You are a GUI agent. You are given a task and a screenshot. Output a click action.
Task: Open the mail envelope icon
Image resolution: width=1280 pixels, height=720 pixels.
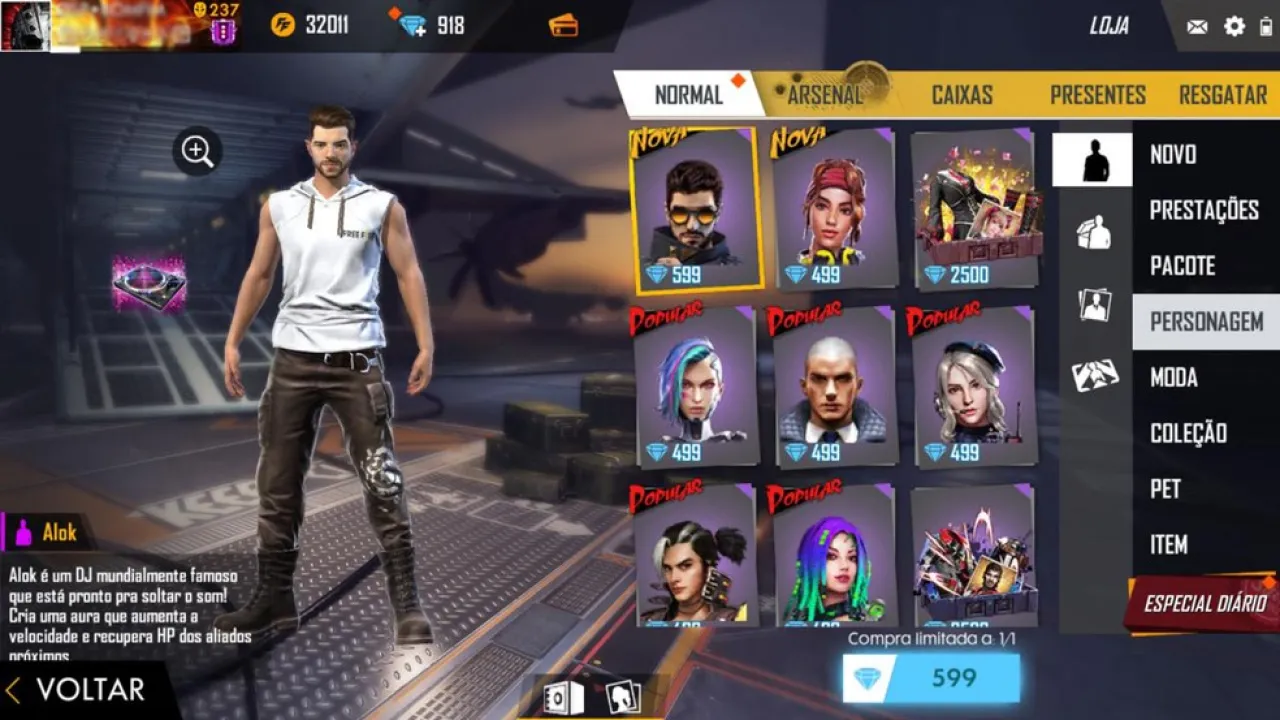coord(1196,27)
